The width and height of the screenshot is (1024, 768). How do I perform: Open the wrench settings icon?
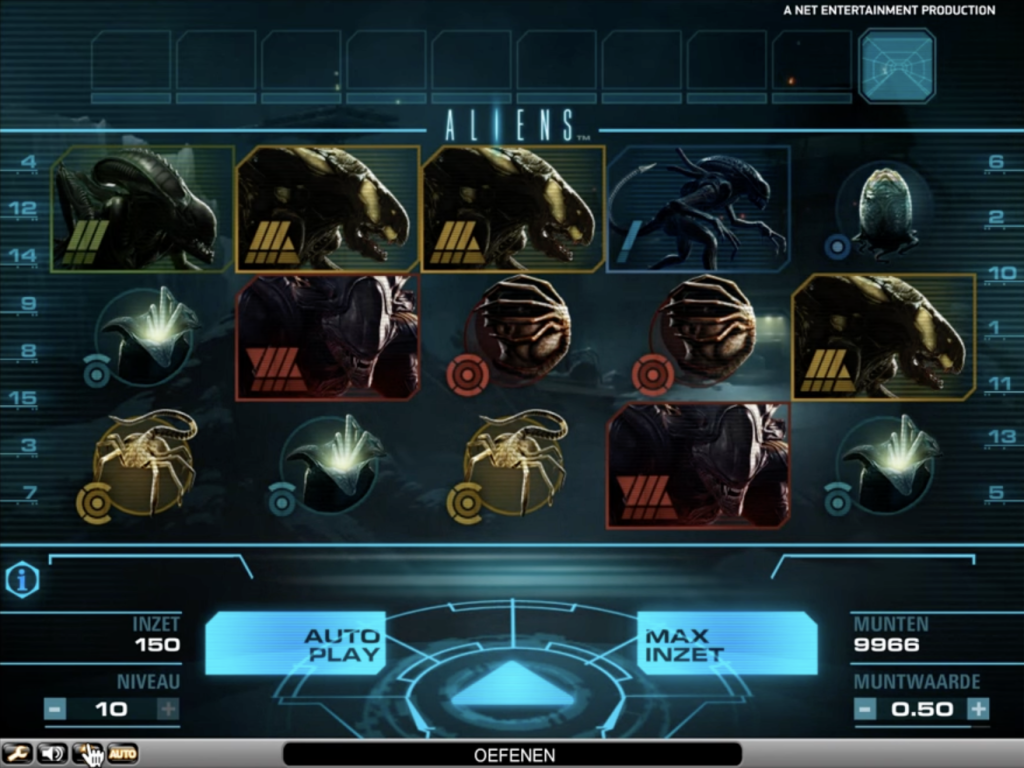[x=17, y=753]
